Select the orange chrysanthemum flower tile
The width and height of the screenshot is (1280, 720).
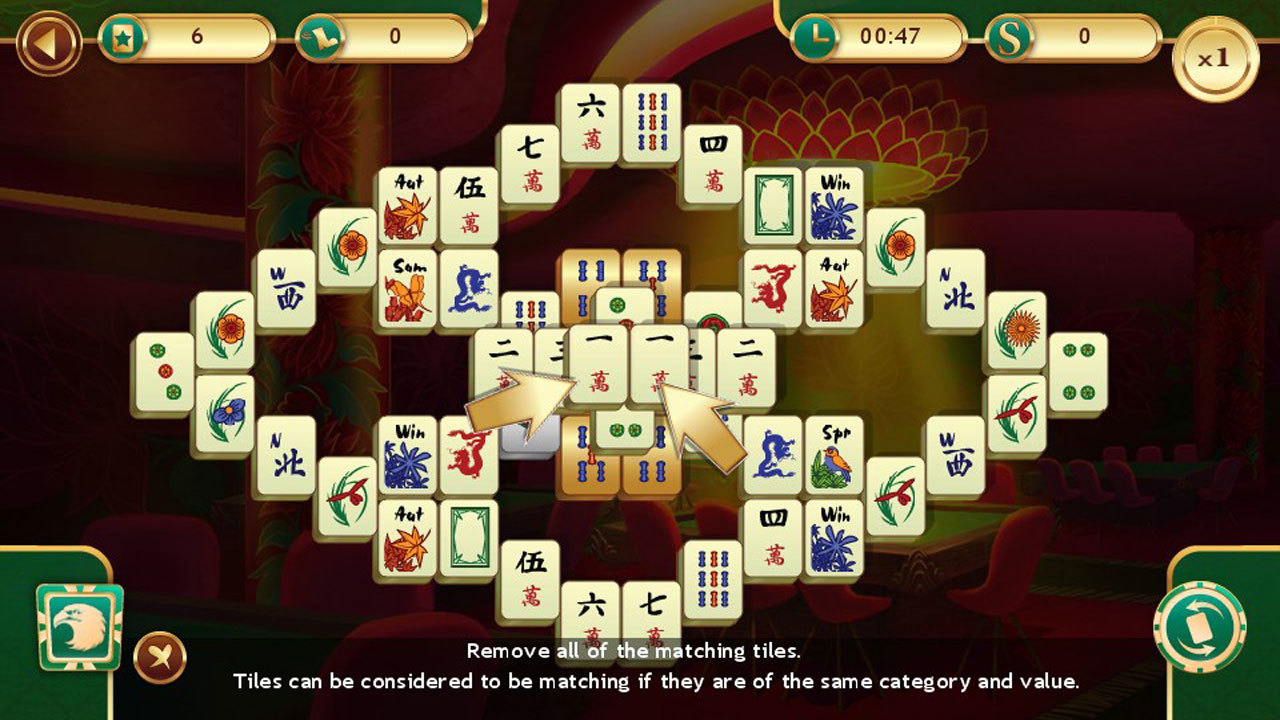1017,330
